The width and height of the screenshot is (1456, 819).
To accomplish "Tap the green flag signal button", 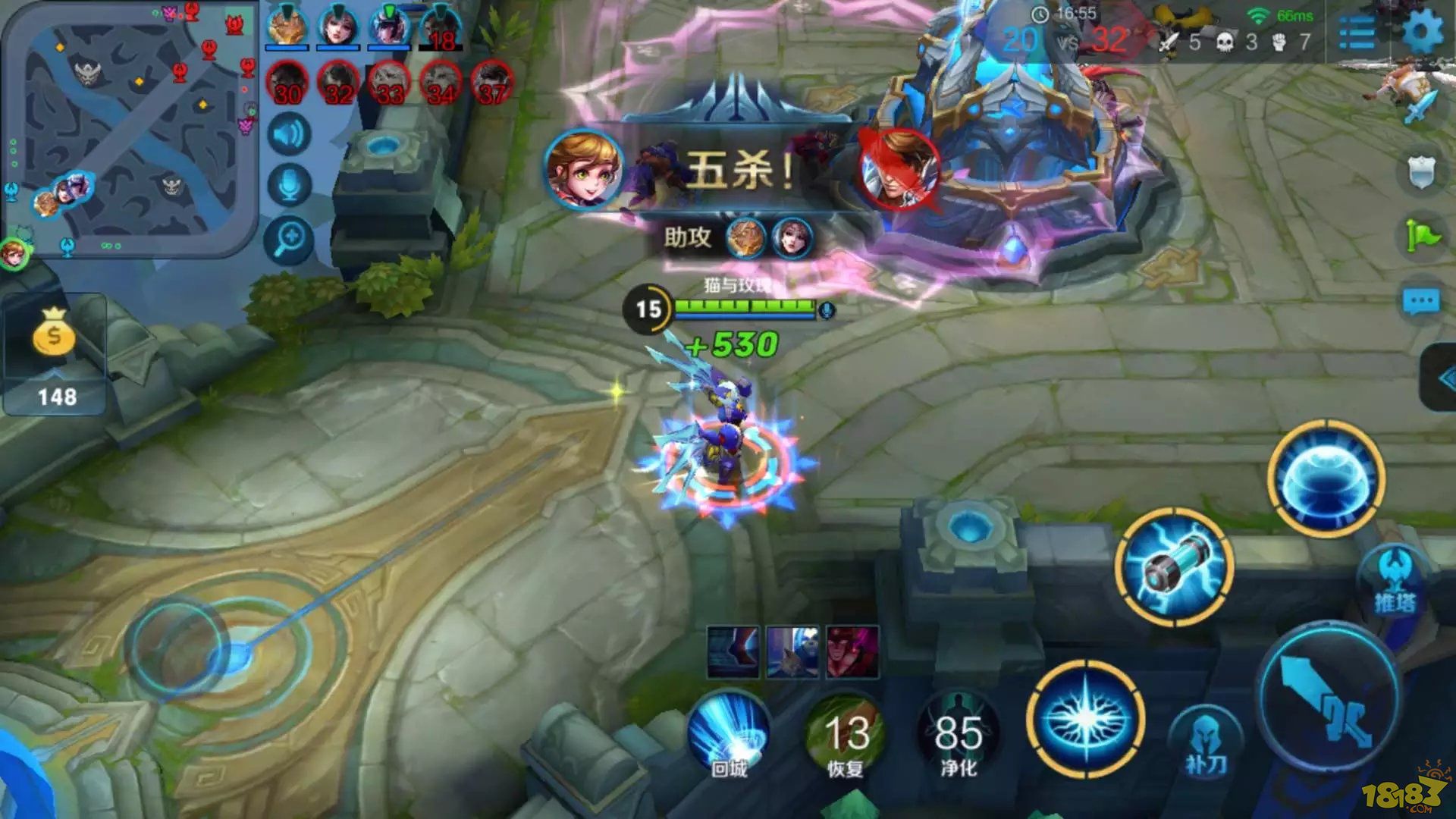I will pos(1420,237).
